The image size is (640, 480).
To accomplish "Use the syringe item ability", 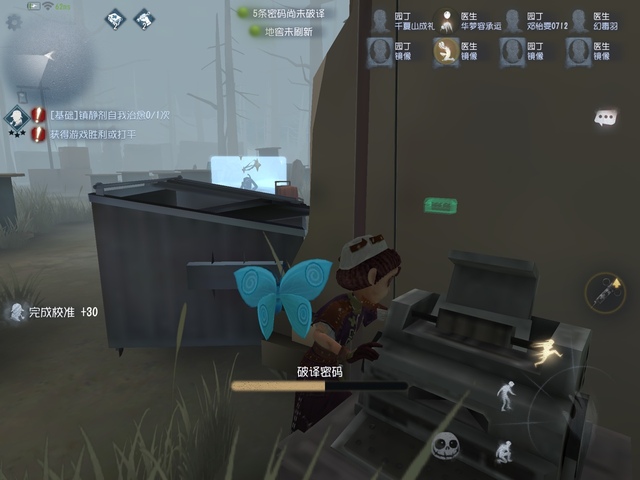I will 604,291.
